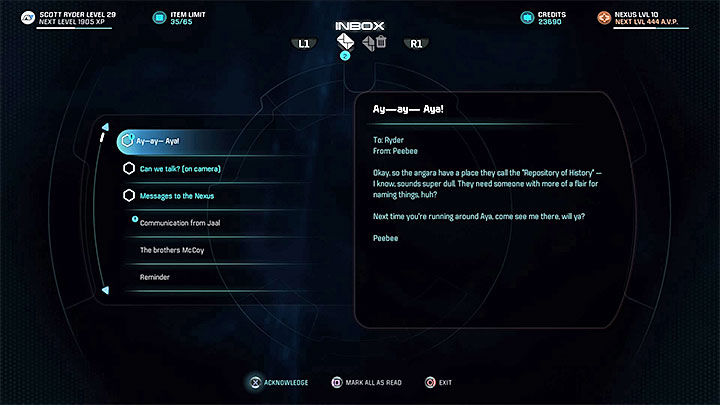Screen dimensions: 720x405
Task: Click the message list's up arrow
Action: tap(104, 127)
